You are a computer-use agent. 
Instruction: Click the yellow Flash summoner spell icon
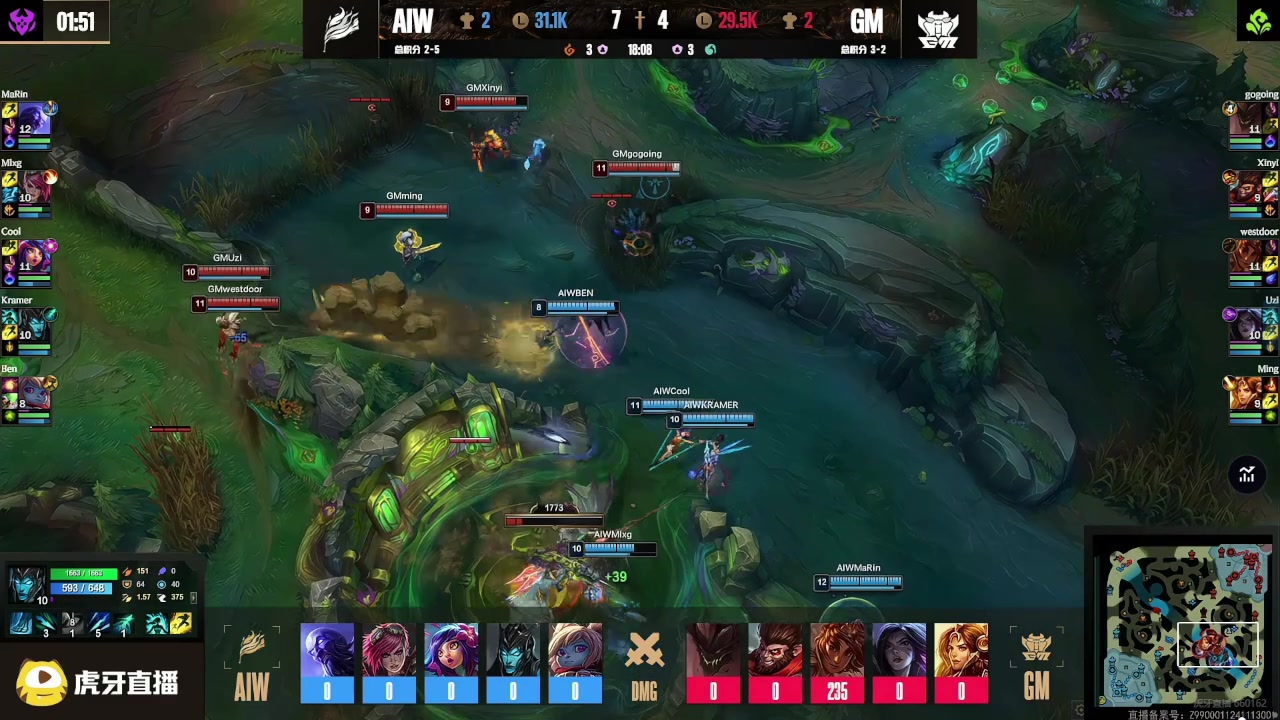[181, 624]
